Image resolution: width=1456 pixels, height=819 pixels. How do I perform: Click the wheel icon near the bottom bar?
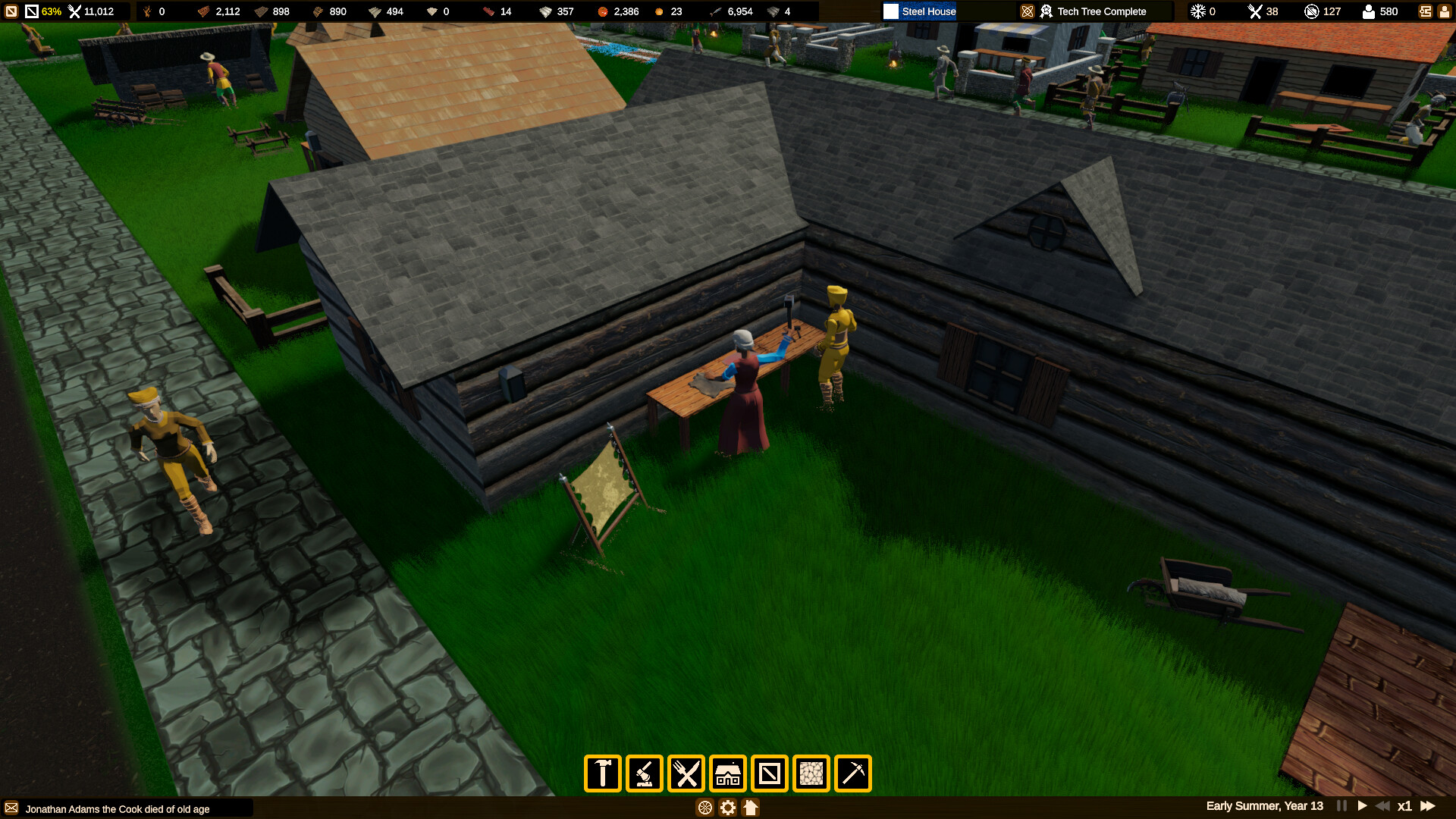click(706, 808)
